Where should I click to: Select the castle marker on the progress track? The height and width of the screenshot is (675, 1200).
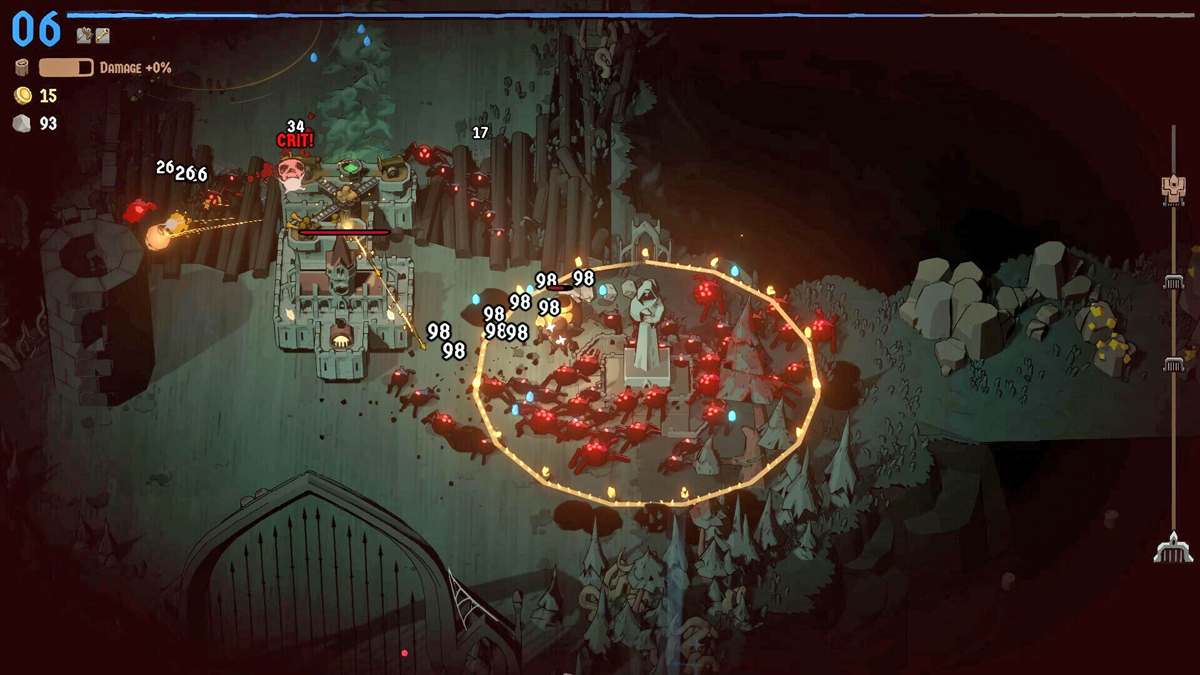pos(1173,188)
